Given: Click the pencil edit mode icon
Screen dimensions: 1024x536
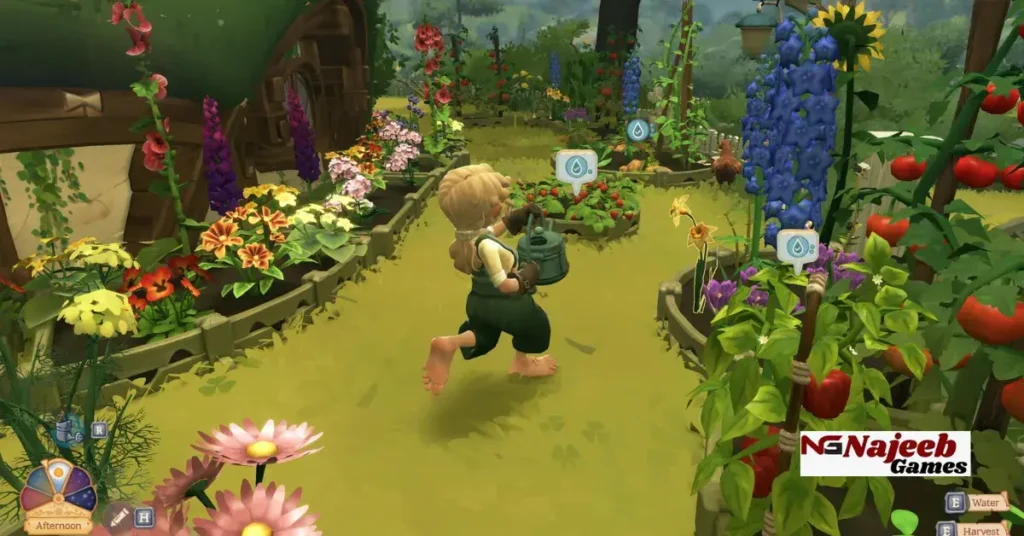Looking at the screenshot, I should coord(118,517).
